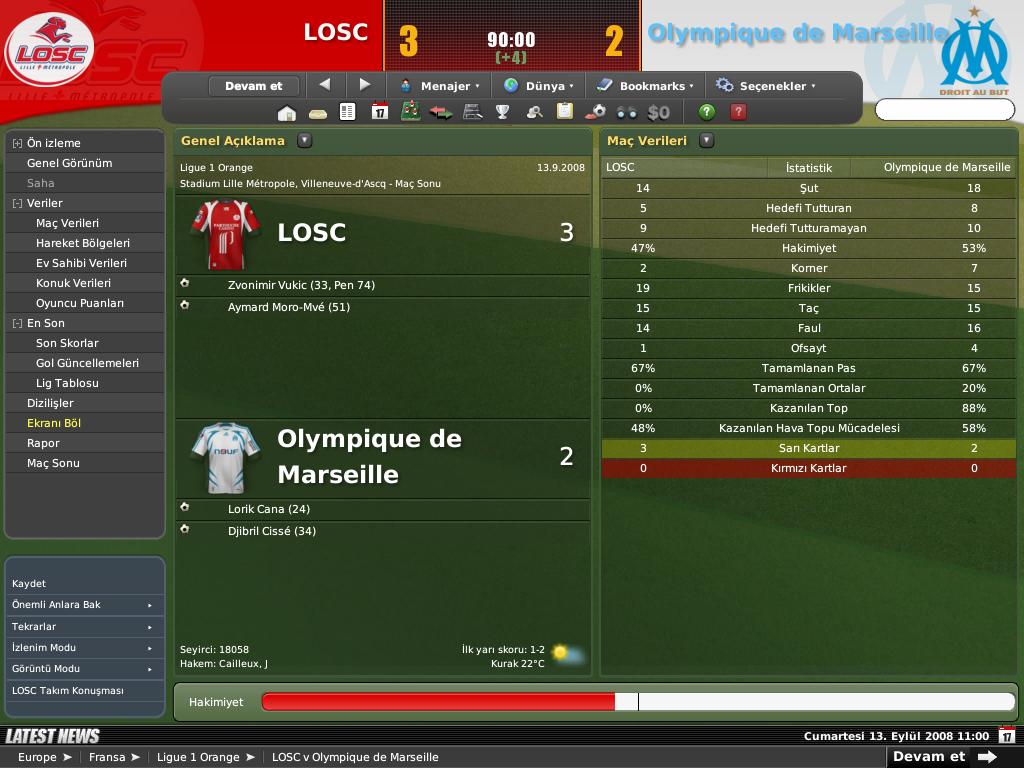Expand the Genel Açıklama panel dropdown
The height and width of the screenshot is (768, 1024).
(x=304, y=141)
